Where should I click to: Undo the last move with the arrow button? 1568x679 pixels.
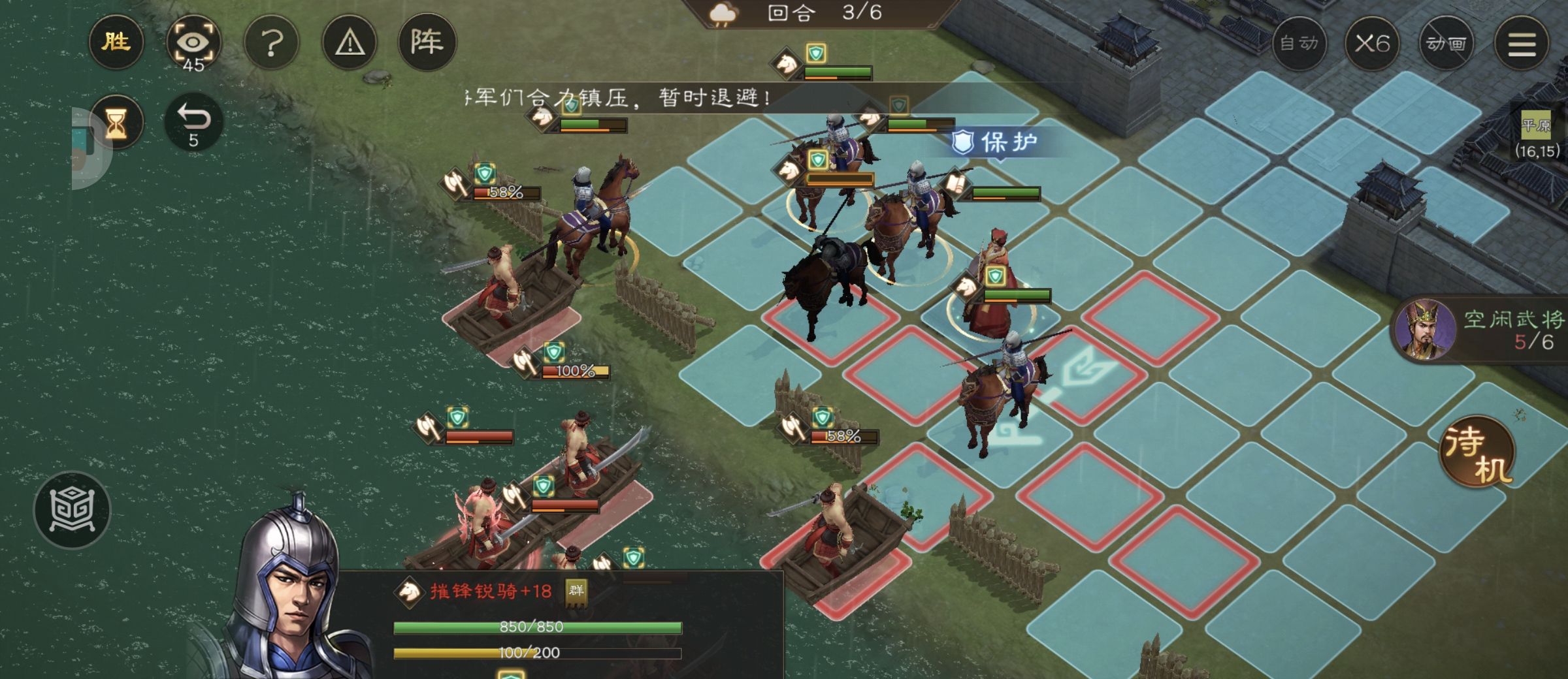coord(193,122)
